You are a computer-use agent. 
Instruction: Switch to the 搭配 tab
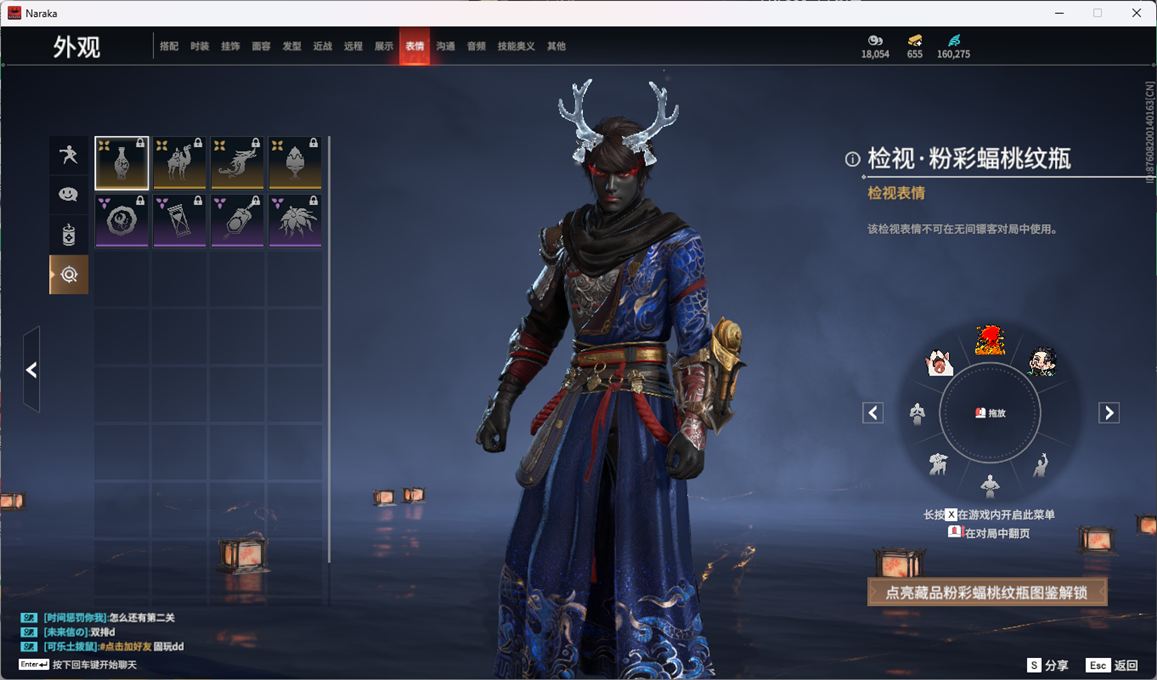(169, 46)
